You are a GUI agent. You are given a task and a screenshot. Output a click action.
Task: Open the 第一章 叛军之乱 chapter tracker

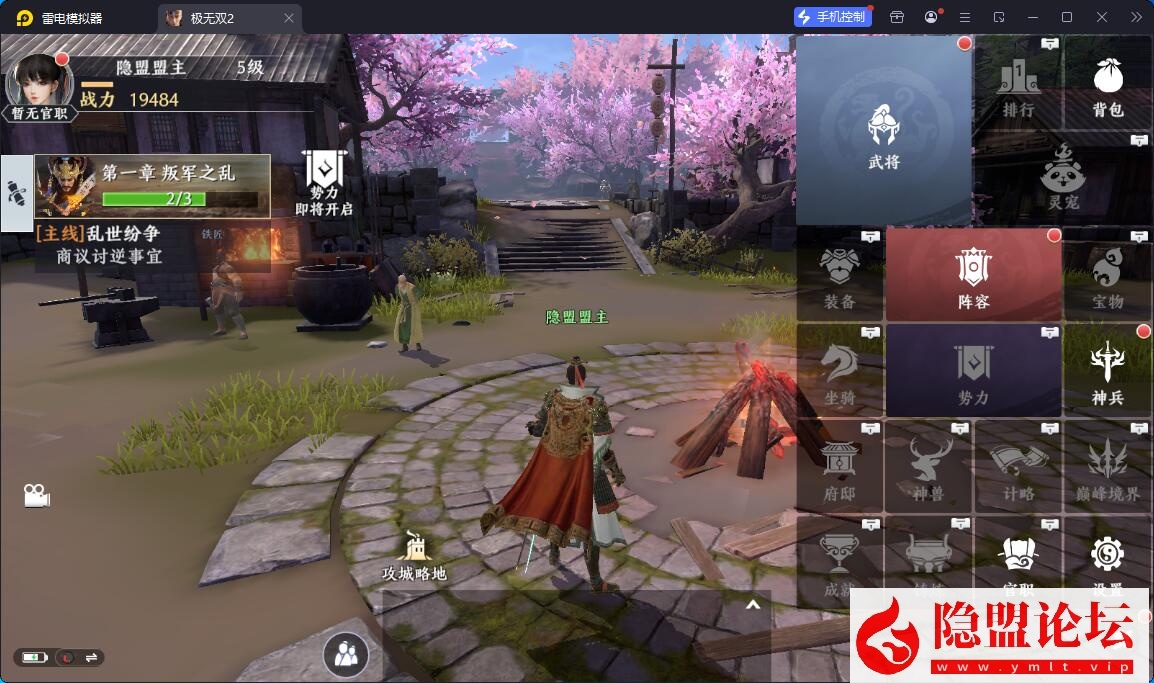(152, 186)
